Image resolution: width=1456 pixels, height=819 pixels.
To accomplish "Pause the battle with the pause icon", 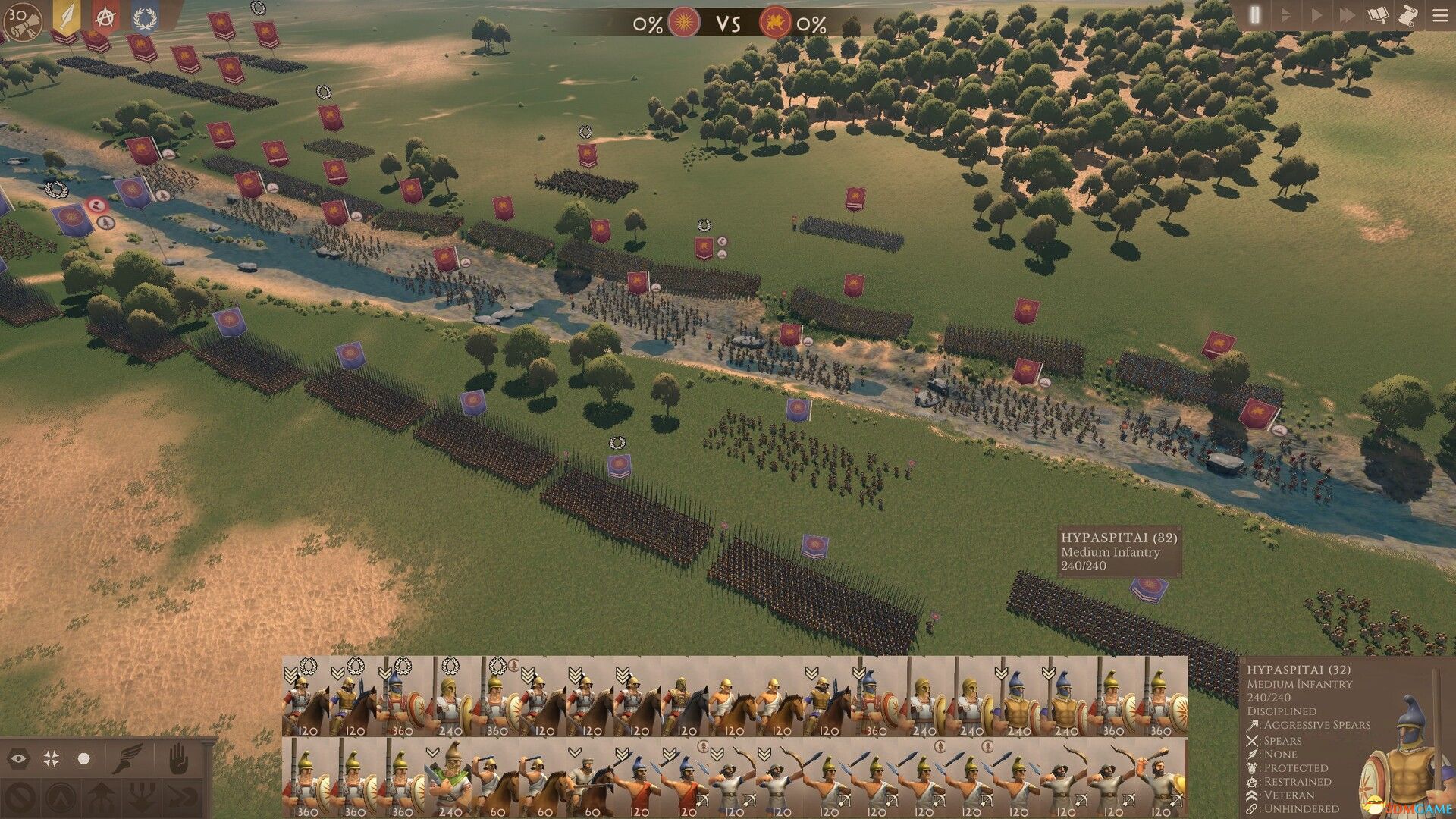I will point(1255,15).
